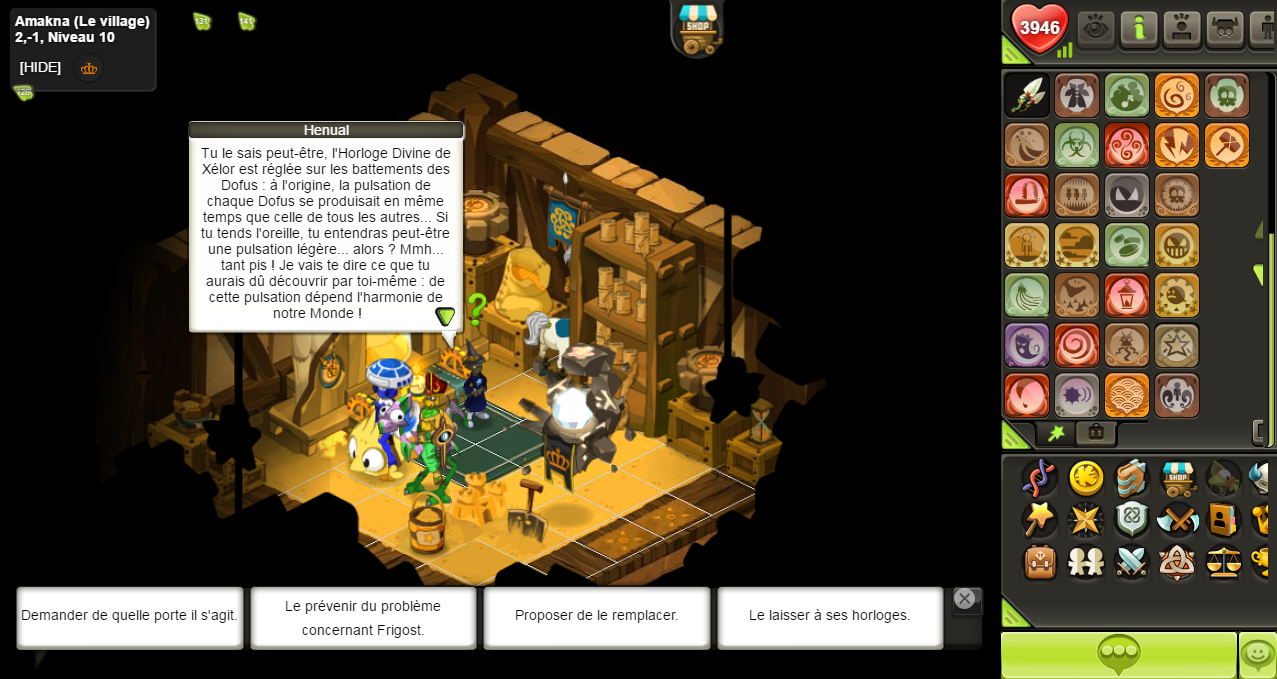
Task: Open the balance scales menu icon
Action: tap(1223, 562)
